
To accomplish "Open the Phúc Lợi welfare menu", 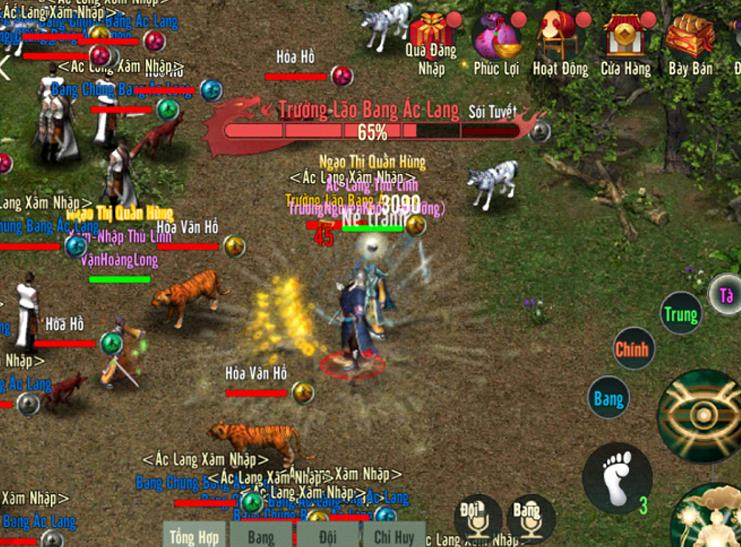I will coord(497,38).
